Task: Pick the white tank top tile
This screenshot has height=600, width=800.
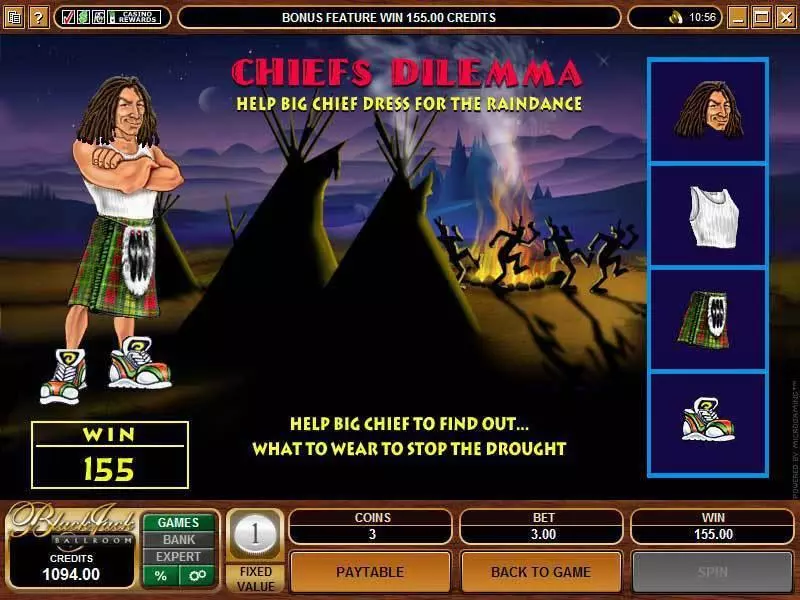Action: click(707, 215)
